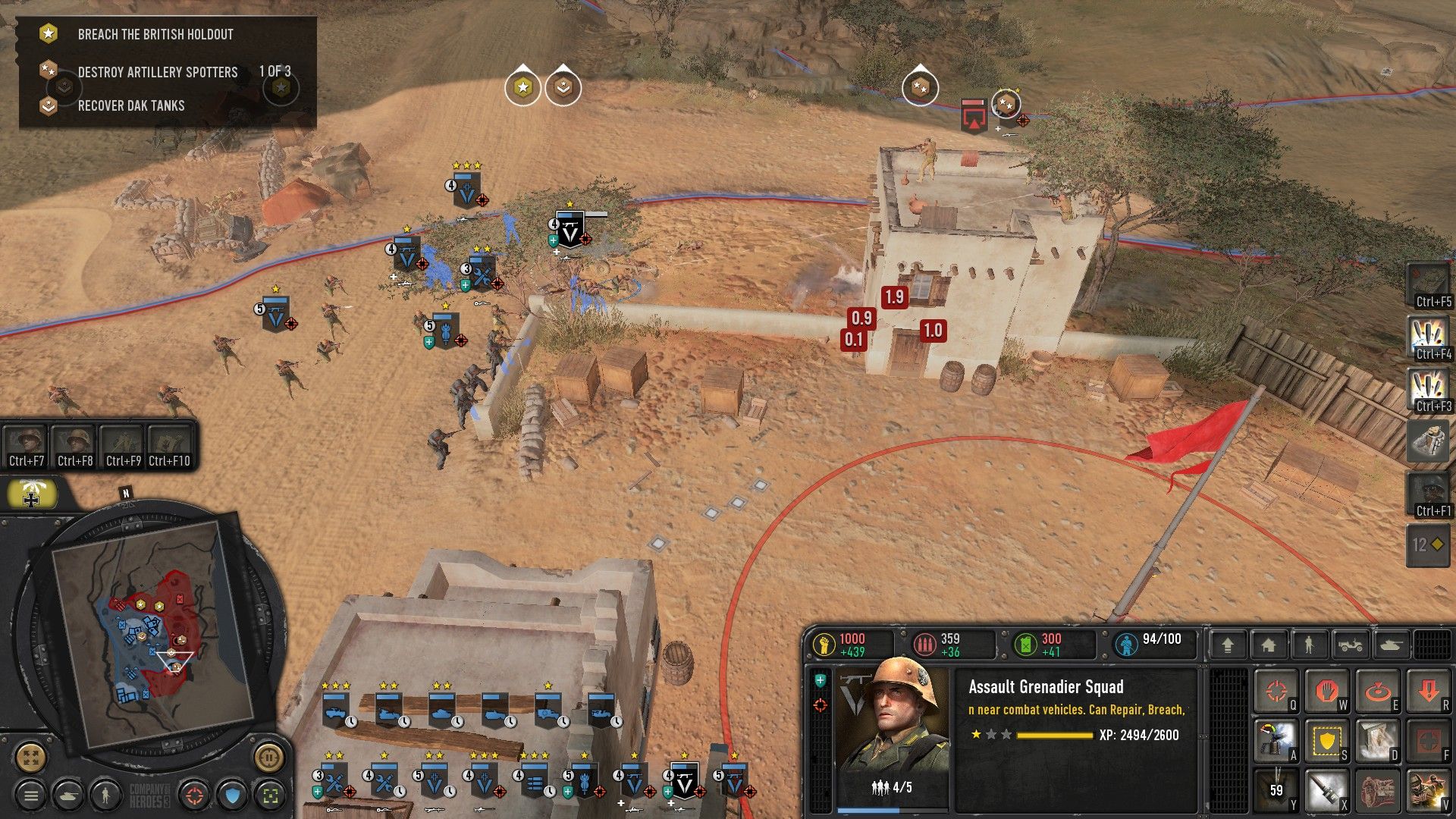
Task: Select the Destroy Artillery Spotters objective
Action: [x=157, y=72]
